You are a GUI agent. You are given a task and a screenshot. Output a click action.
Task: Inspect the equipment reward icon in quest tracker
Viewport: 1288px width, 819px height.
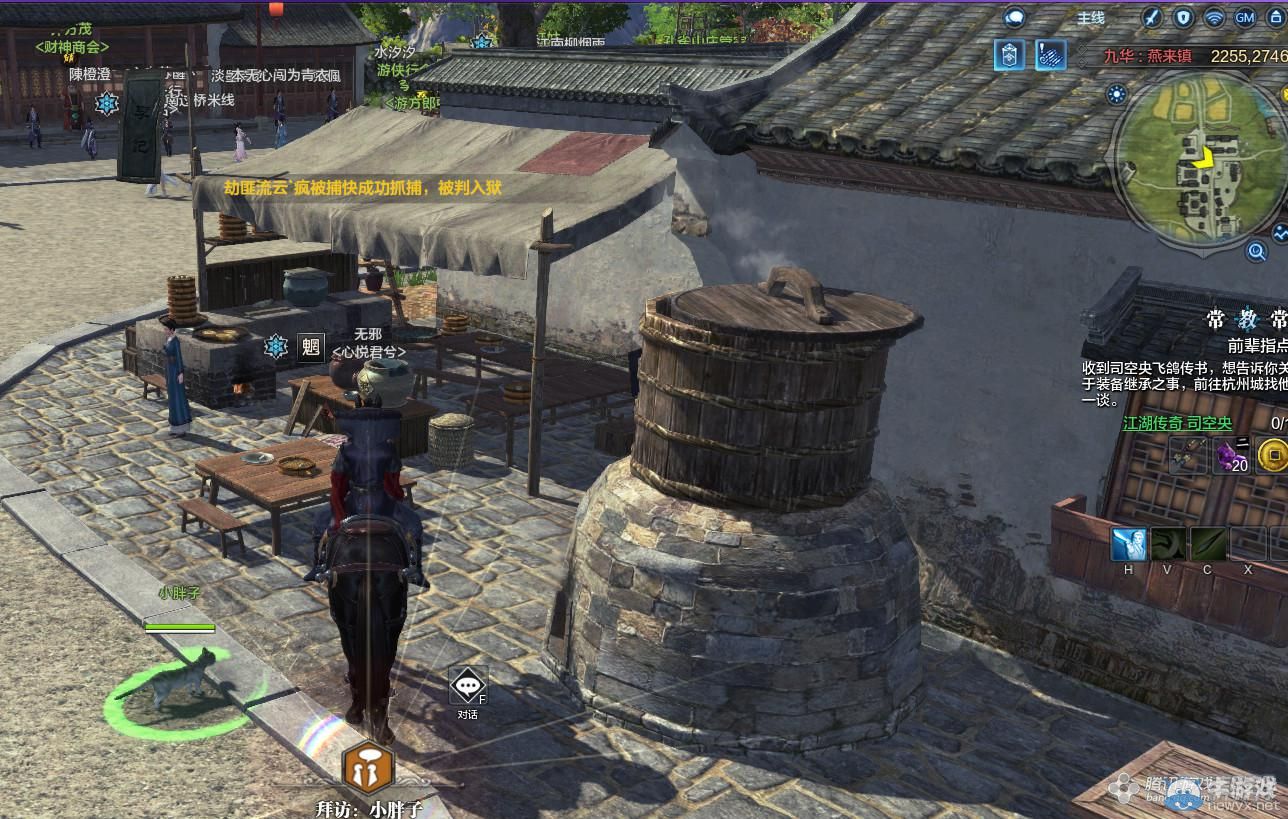(x=1188, y=456)
